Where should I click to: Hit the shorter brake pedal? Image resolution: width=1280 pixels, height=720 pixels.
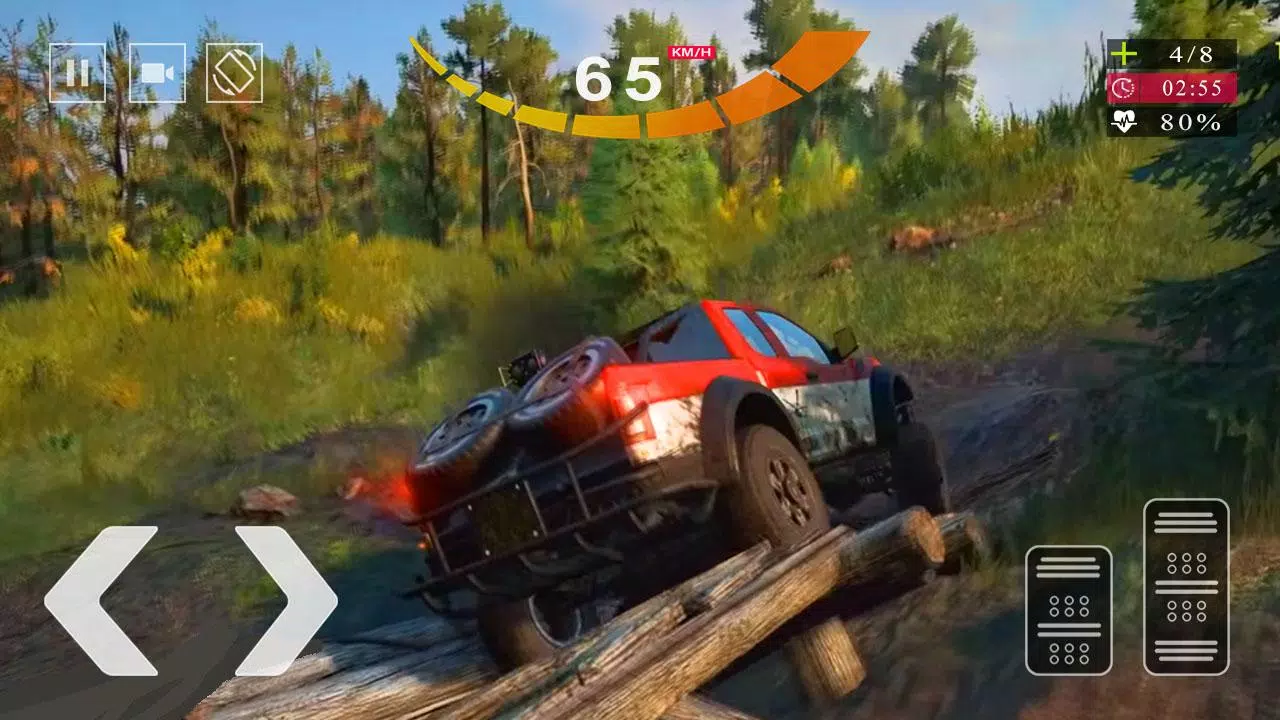pos(1068,610)
